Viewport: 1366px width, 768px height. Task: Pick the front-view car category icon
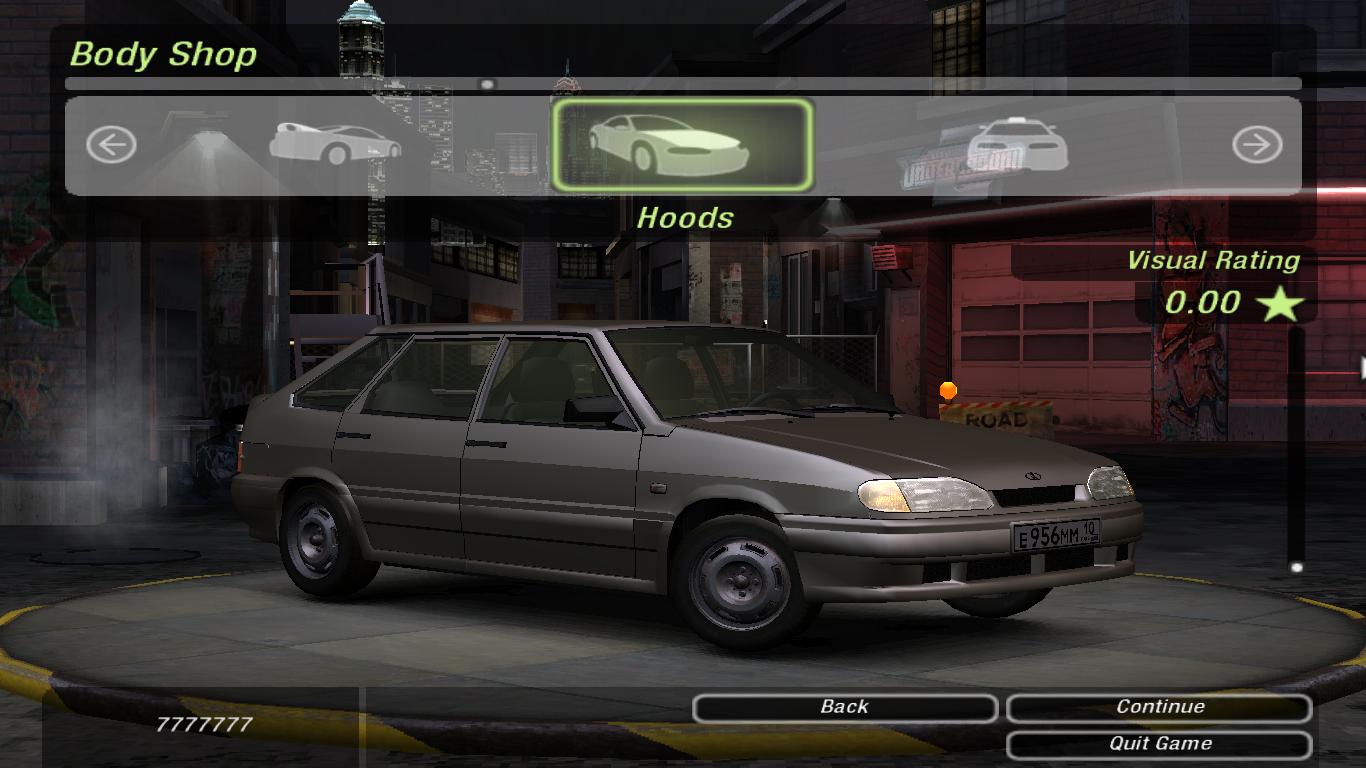[1017, 146]
